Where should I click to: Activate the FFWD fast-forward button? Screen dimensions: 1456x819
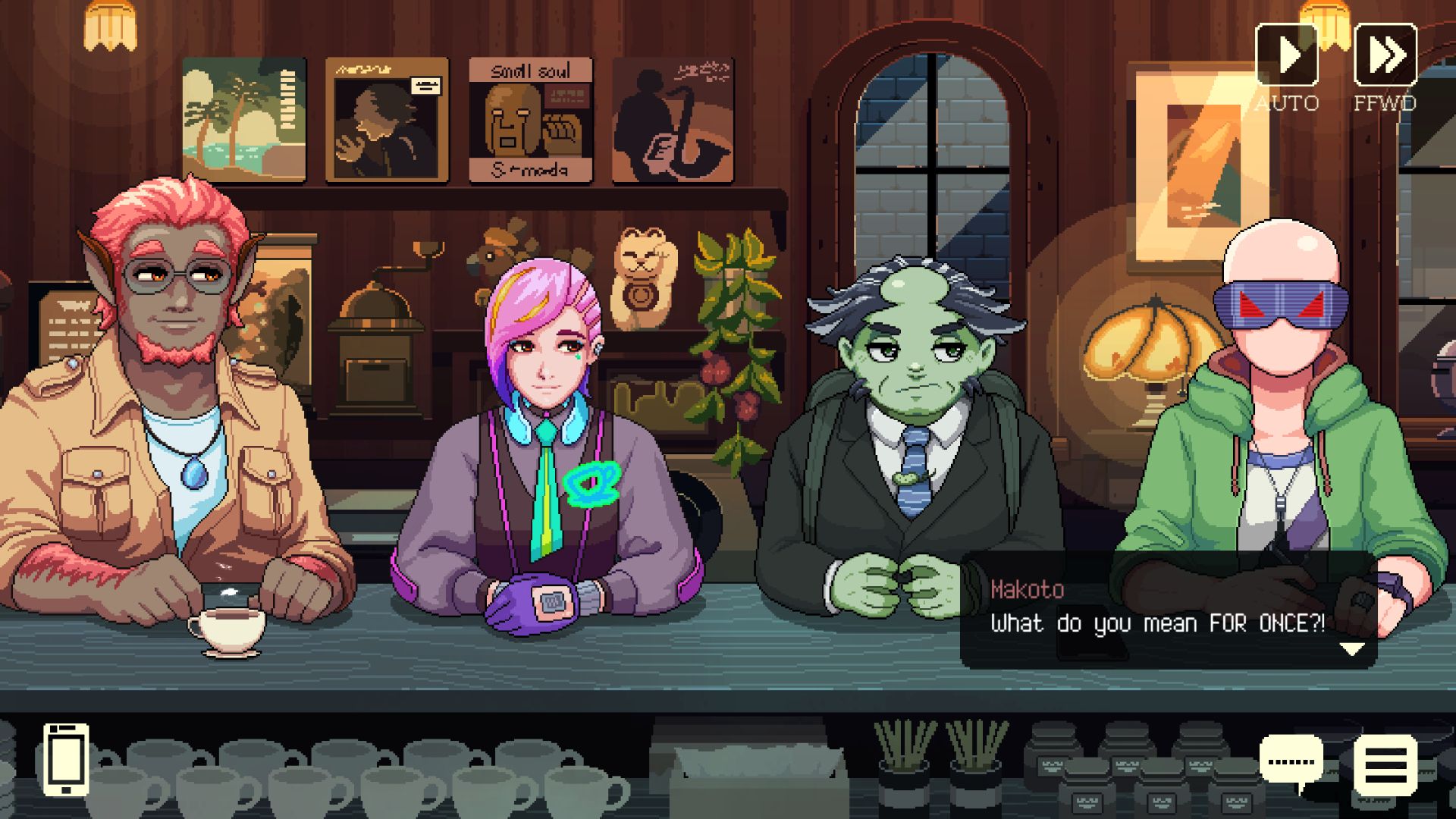coord(1385,55)
